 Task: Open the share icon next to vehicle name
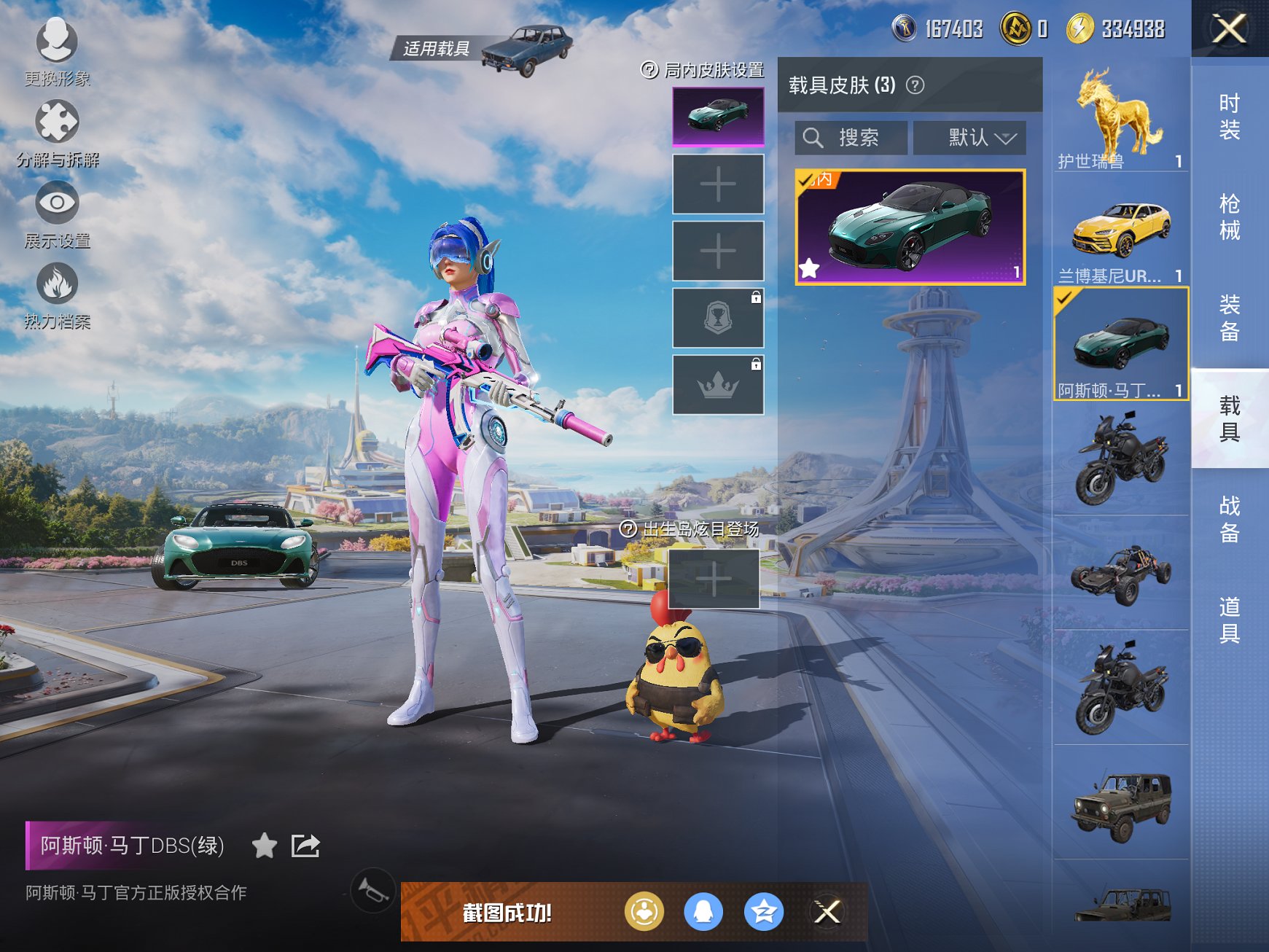pyautogui.click(x=307, y=846)
